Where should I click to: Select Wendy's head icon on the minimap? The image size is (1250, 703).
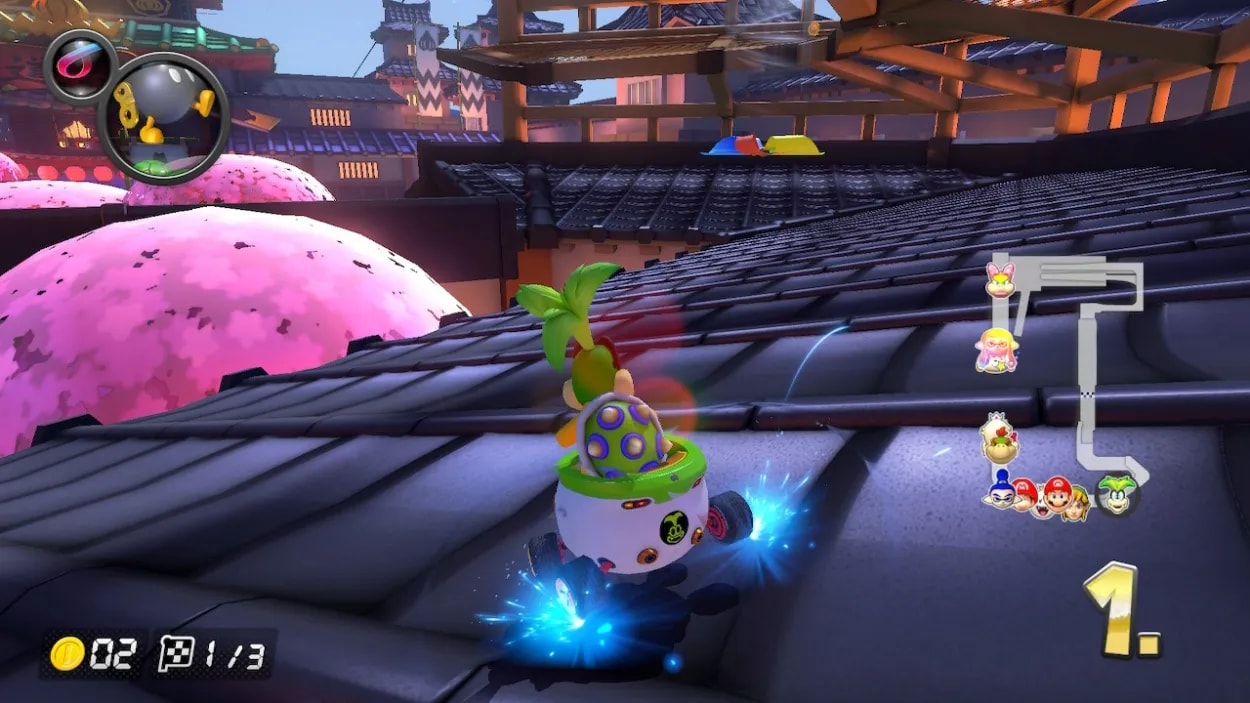coord(1000,280)
